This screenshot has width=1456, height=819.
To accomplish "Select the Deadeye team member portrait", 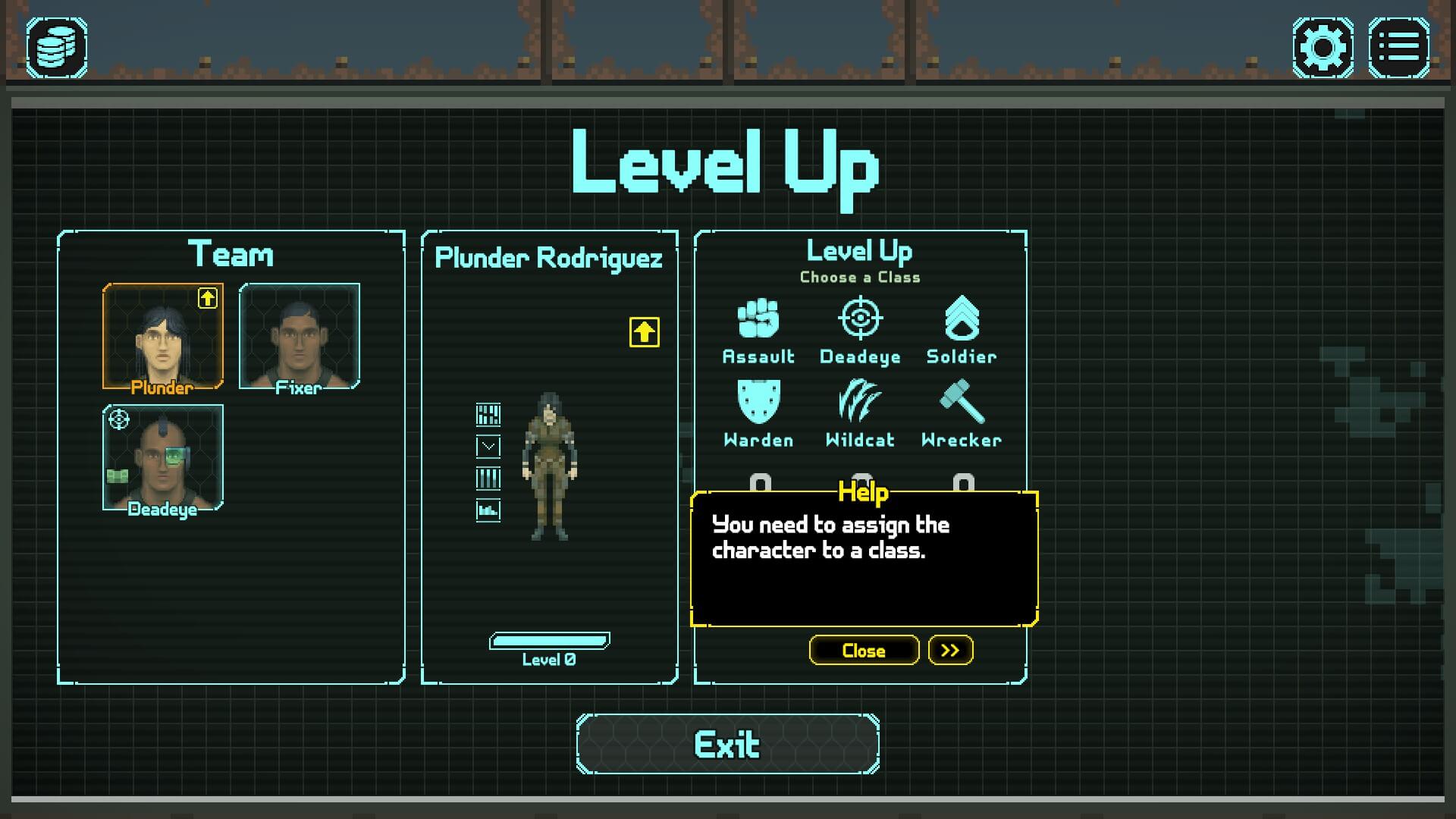I will [162, 458].
